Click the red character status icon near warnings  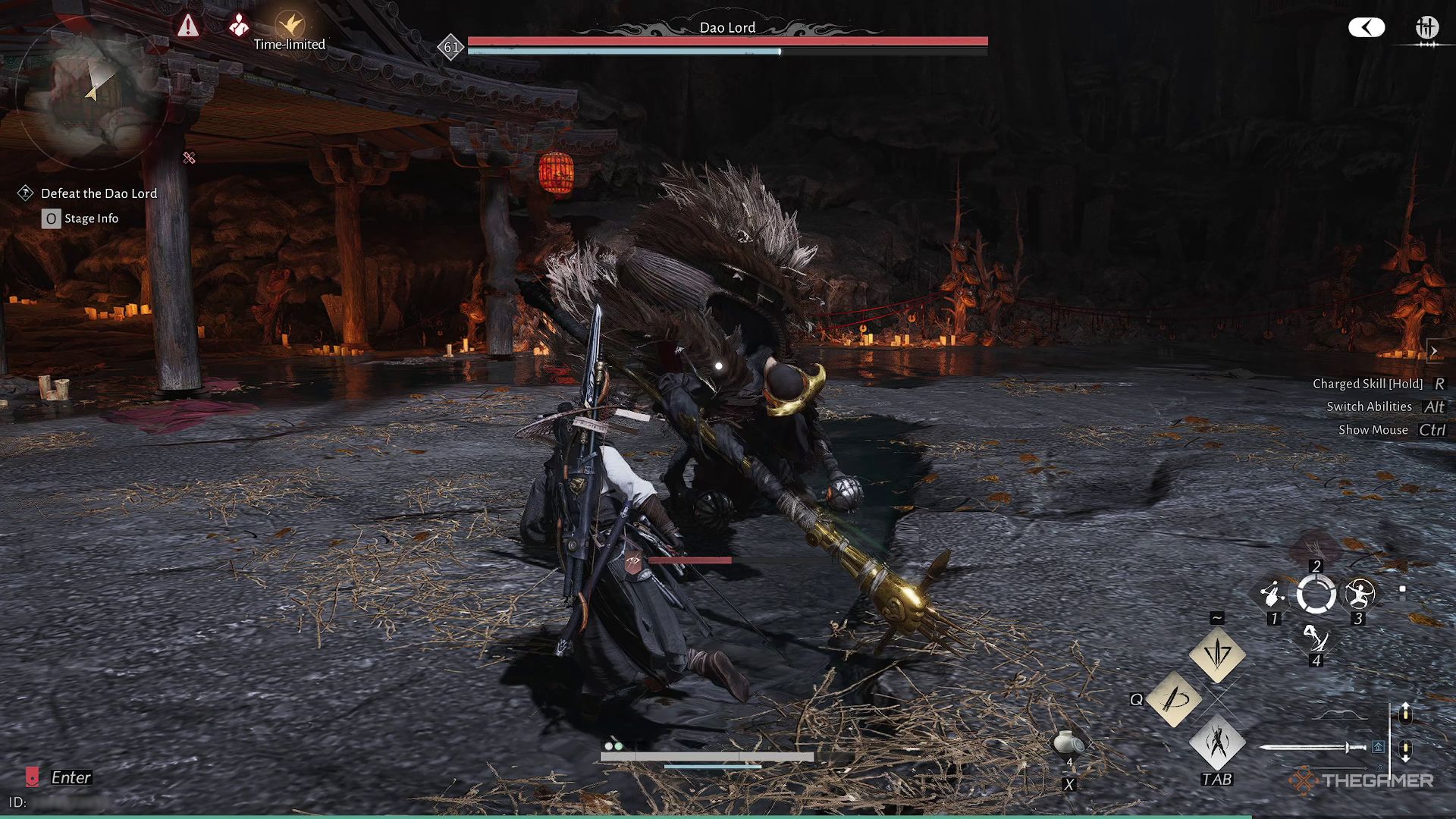239,25
